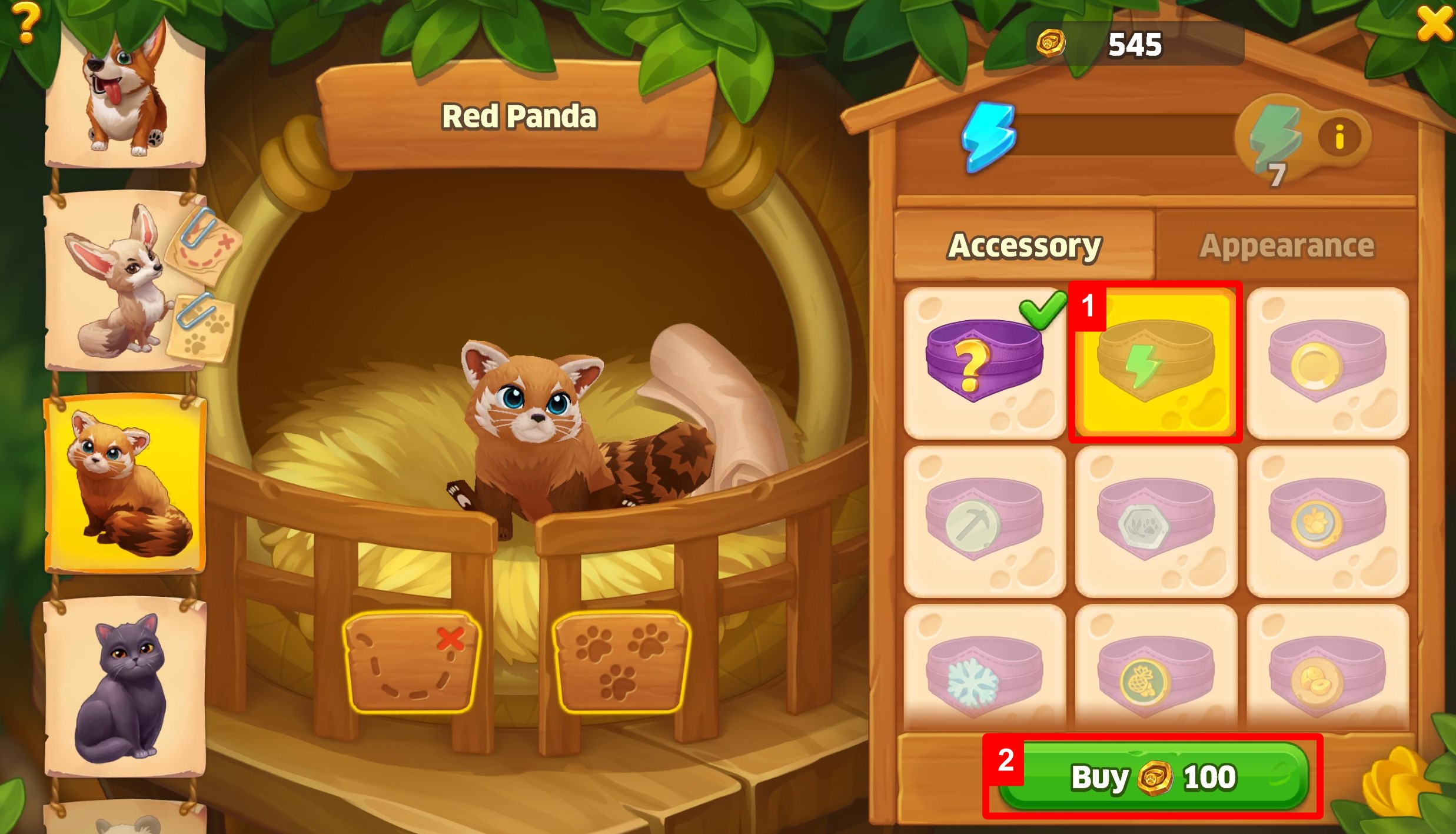Select the silver paw hexagon collar
The width and height of the screenshot is (1456, 834).
coord(1155,521)
